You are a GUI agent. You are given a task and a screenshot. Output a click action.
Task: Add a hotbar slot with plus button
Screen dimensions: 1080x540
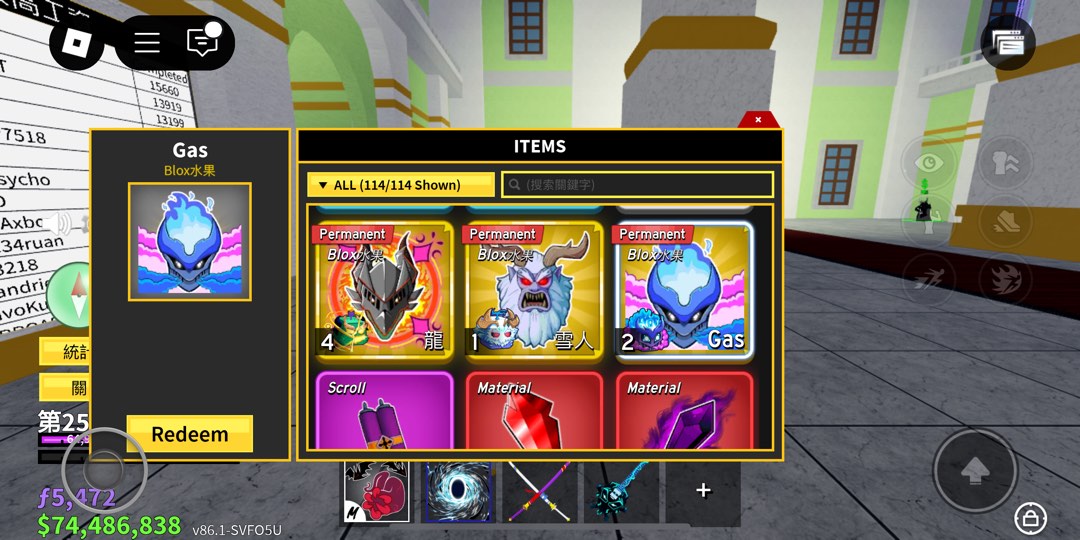tap(703, 490)
